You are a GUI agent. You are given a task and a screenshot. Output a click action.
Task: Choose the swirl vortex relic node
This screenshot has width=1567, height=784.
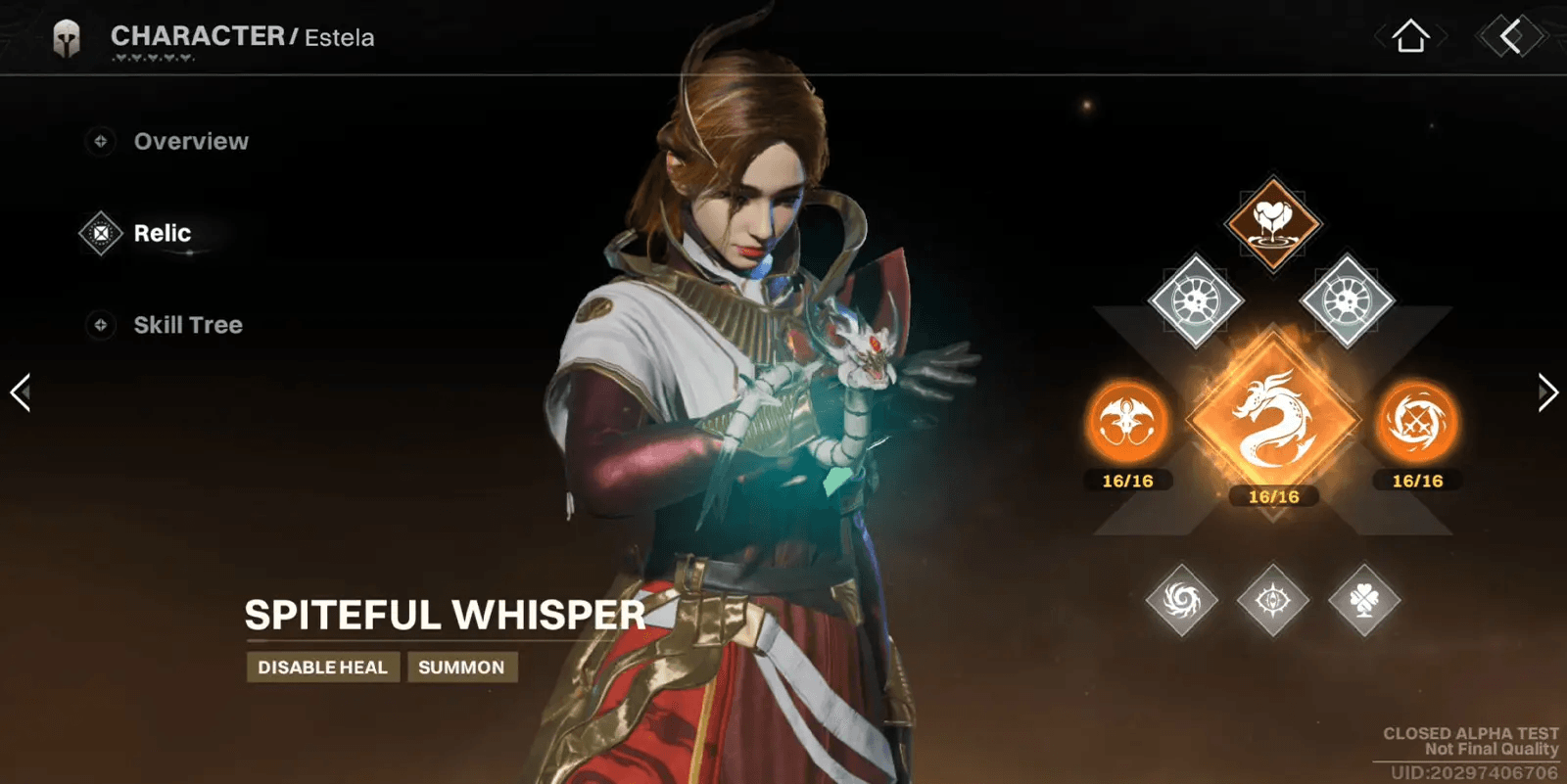1182,599
